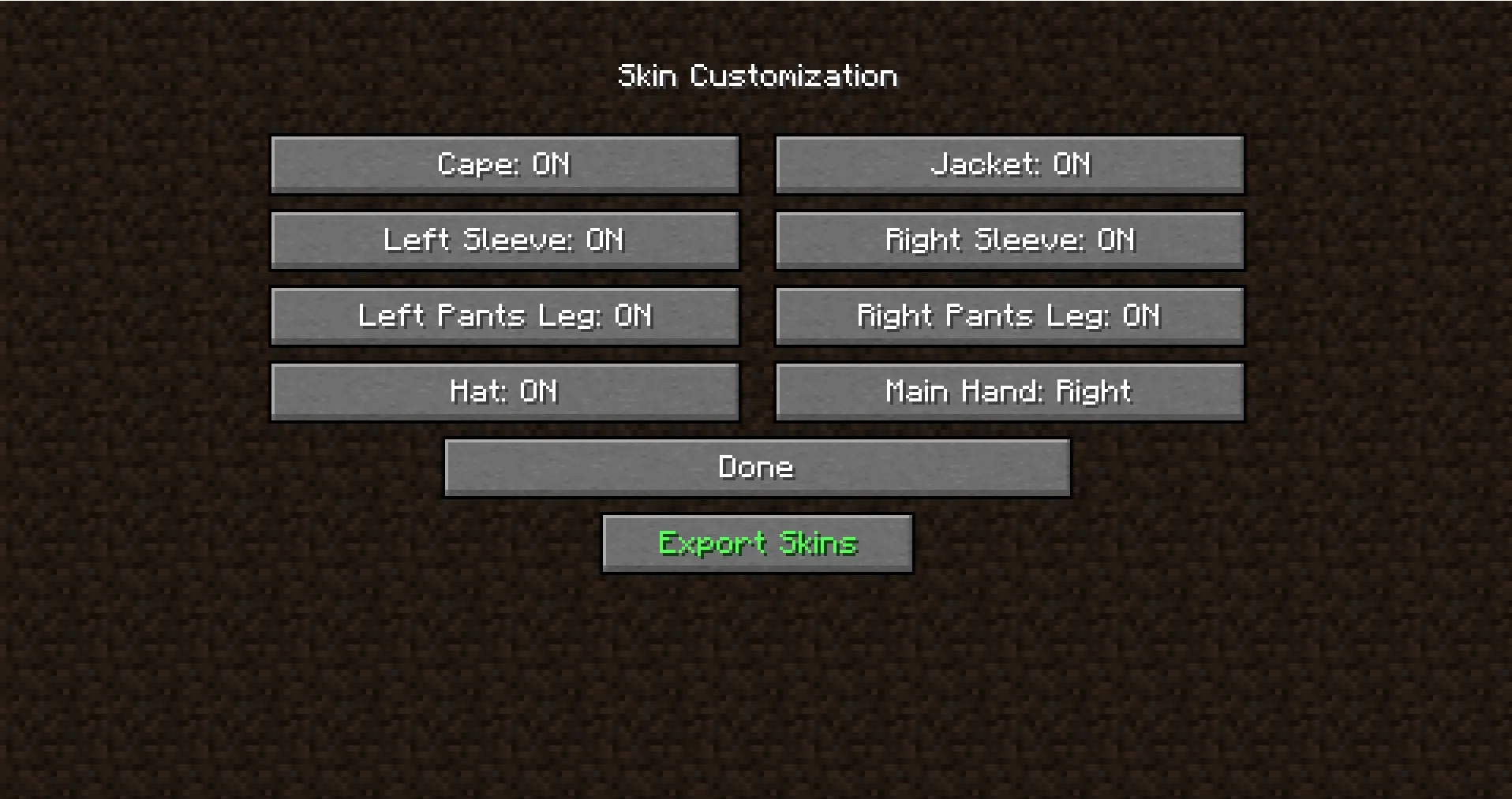Confirm changes with Done
1512x799 pixels.
click(756, 467)
